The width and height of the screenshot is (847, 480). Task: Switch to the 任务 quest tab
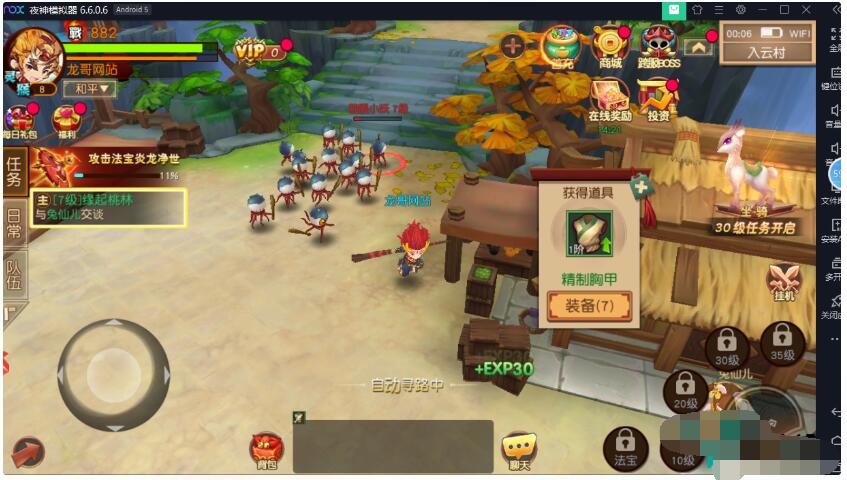click(x=14, y=171)
